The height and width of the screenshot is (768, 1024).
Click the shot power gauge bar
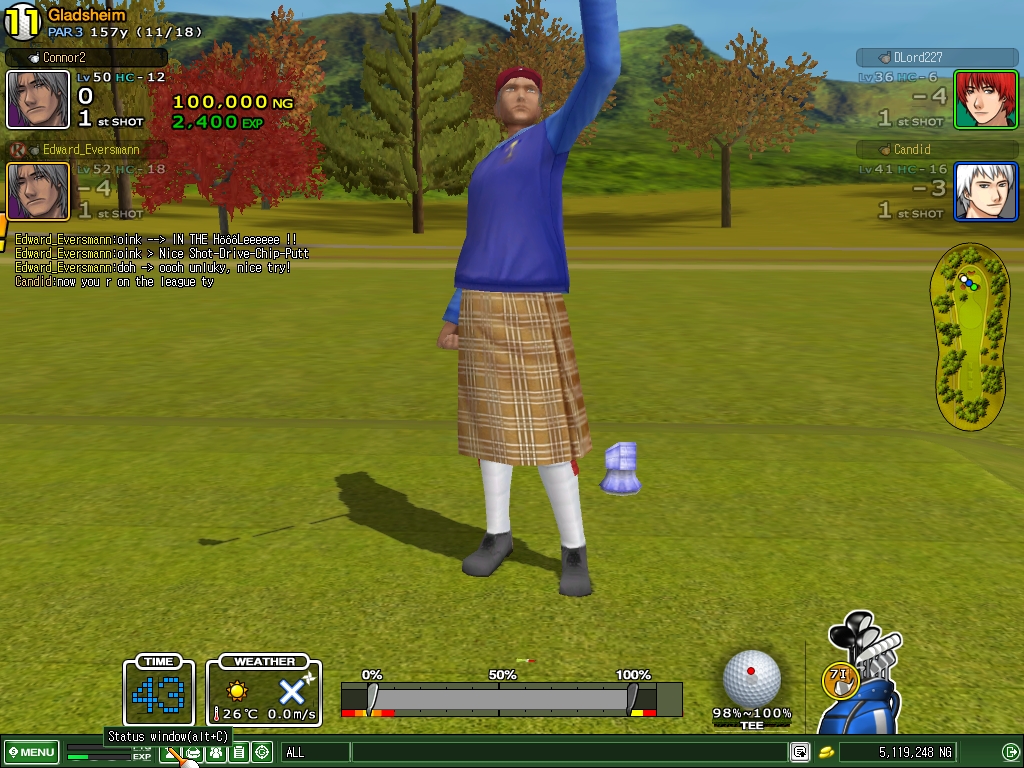tap(500, 698)
